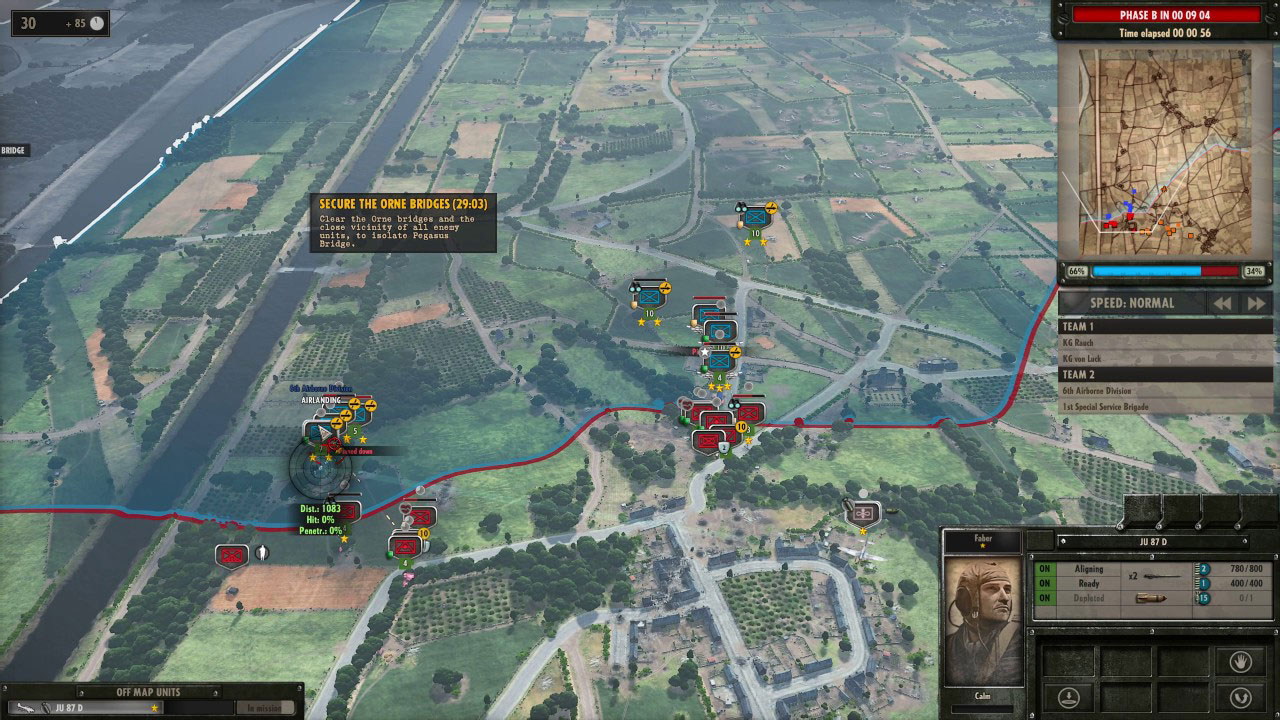Click the clock icon beside the +85 counter
This screenshot has height=720, width=1280.
(97, 23)
